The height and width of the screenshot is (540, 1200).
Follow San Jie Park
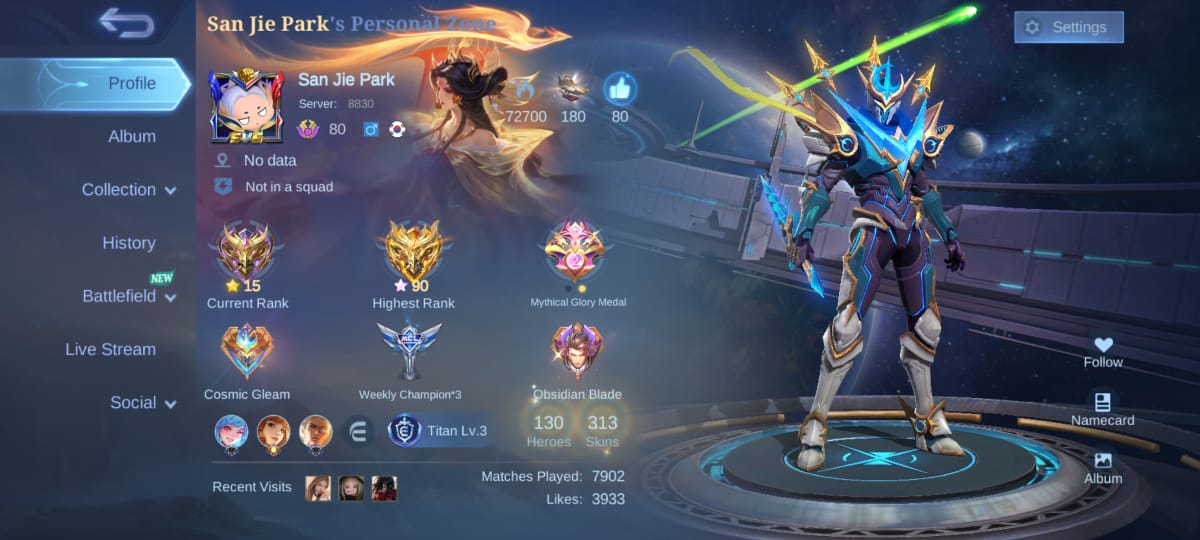[x=1103, y=351]
